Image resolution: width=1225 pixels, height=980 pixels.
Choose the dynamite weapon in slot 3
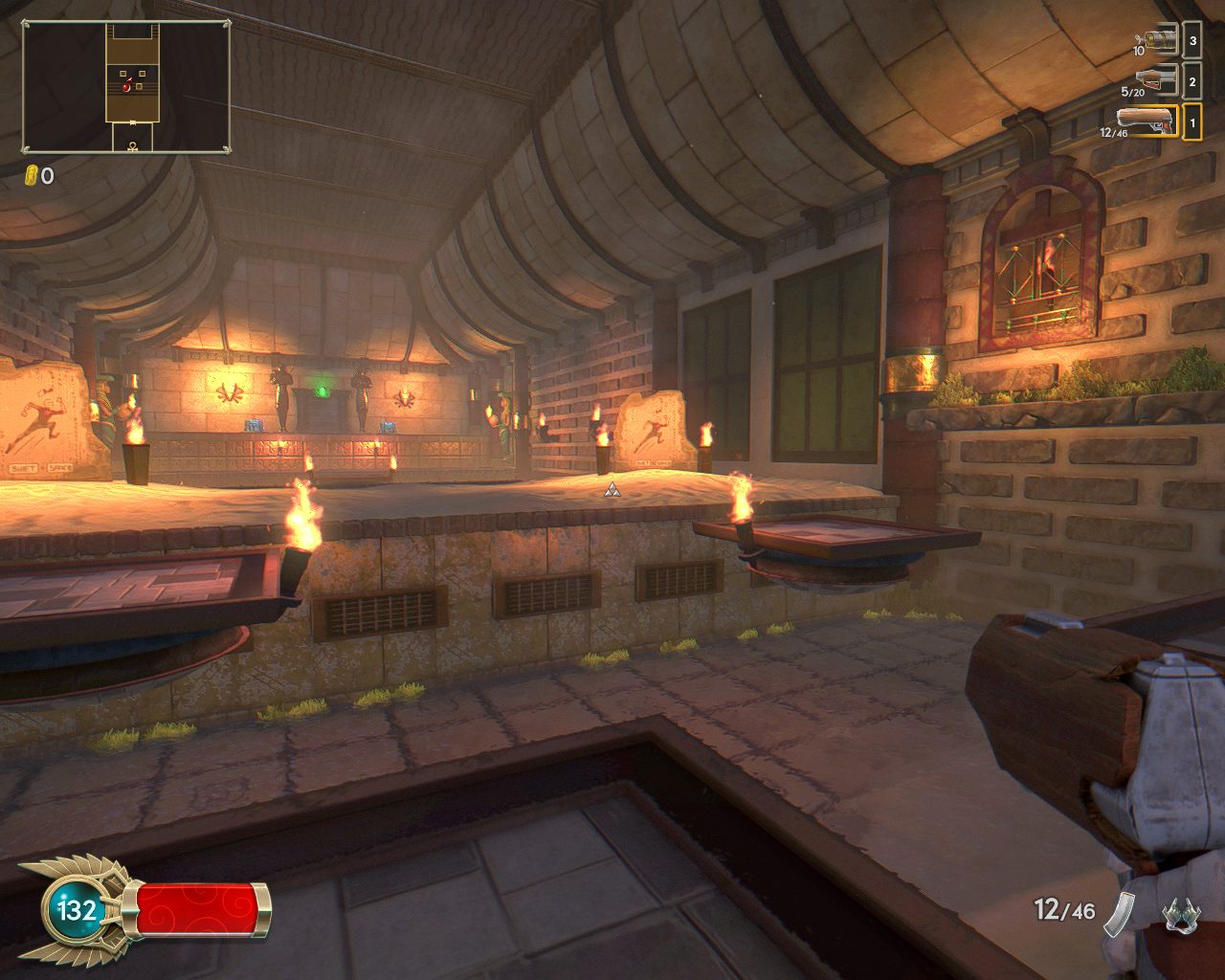[x=1160, y=40]
